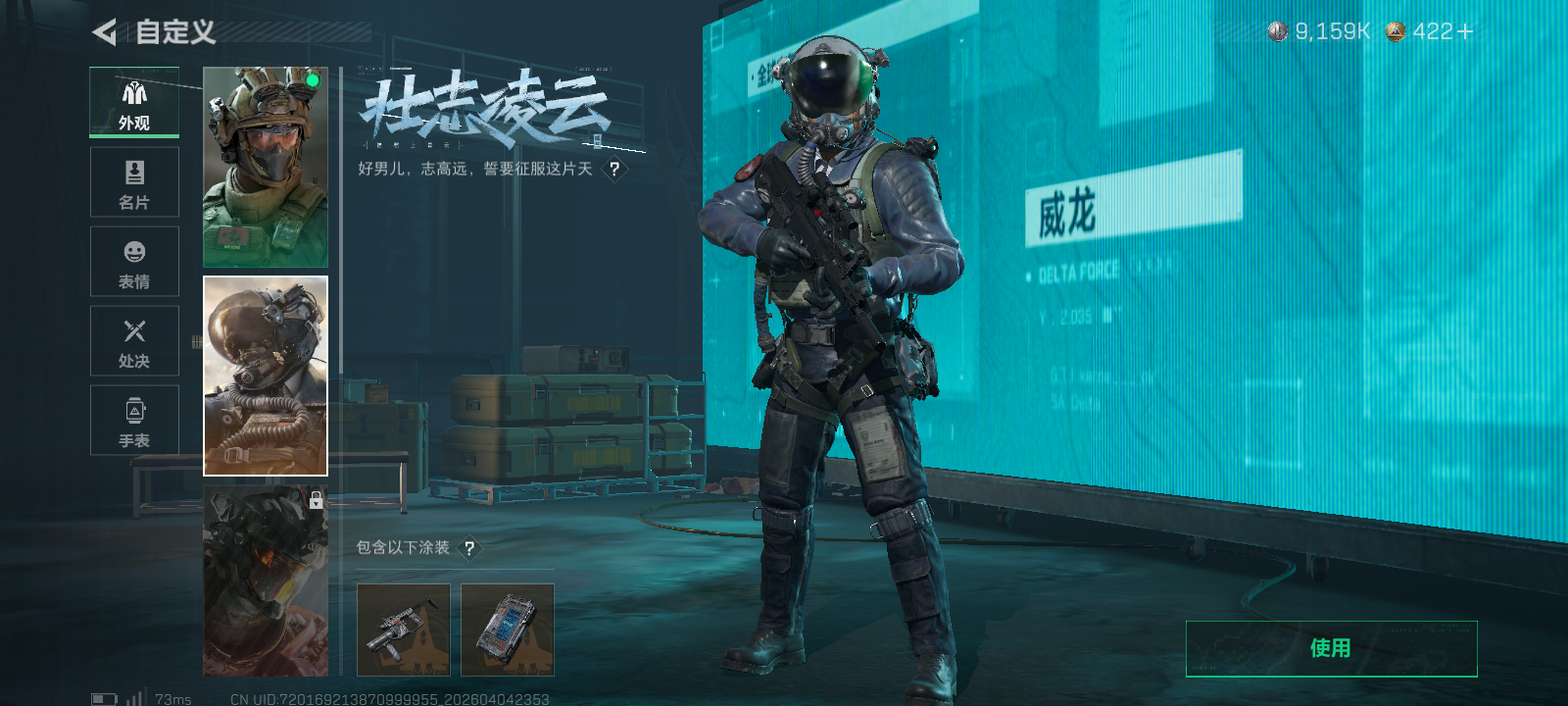Open the help tooltip beside the skin description
Viewport: 1568px width, 706px height.
[613, 169]
